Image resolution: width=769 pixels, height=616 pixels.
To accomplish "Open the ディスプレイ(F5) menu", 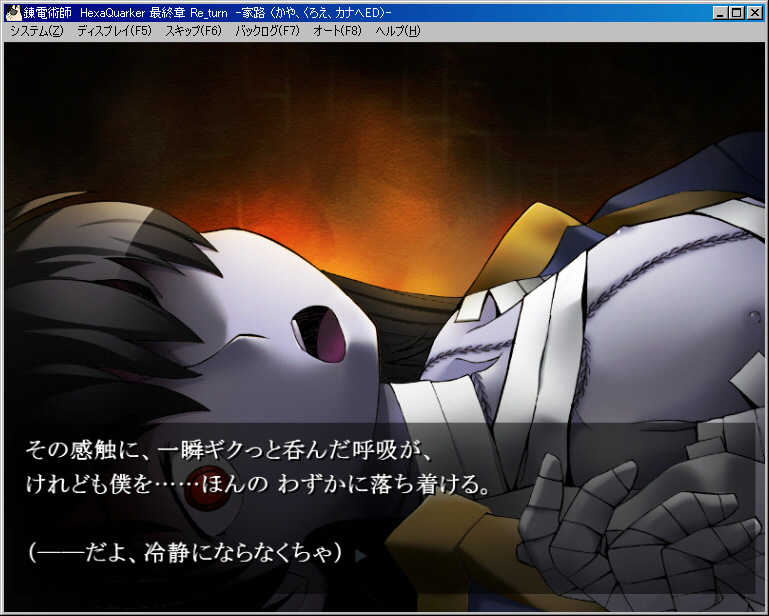I will click(114, 31).
